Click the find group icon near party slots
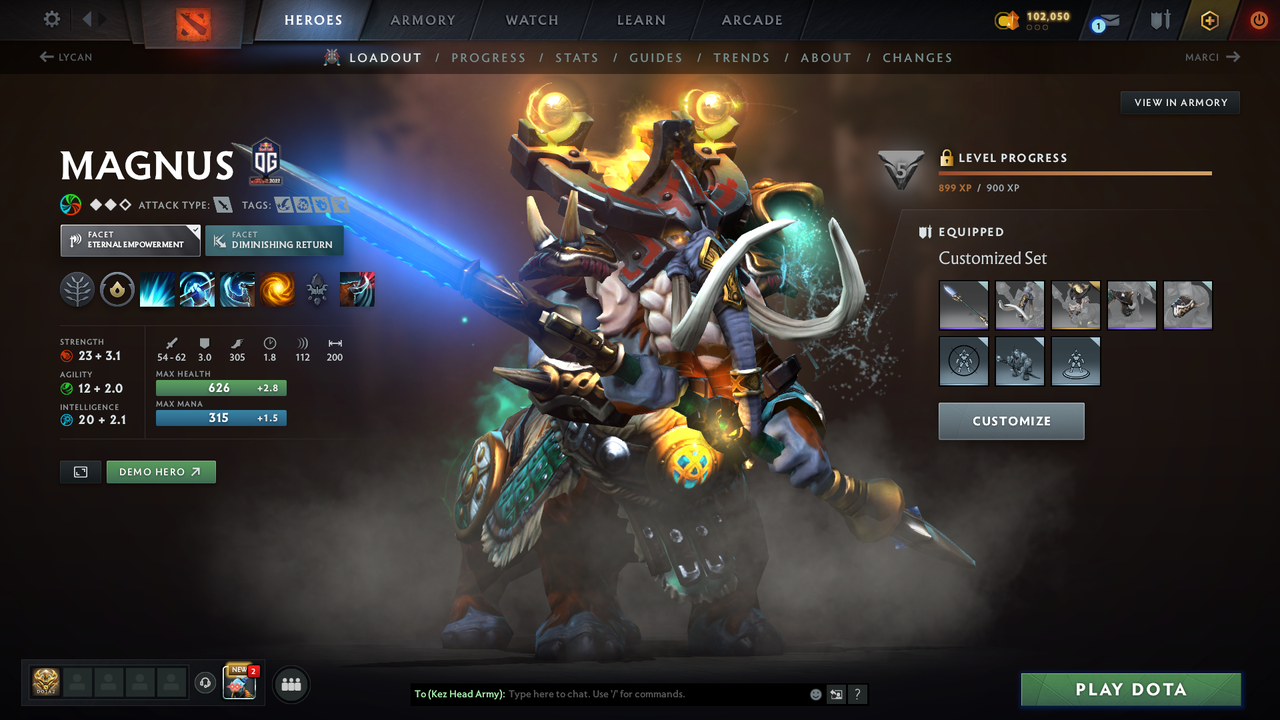1280x720 pixels. pyautogui.click(x=290, y=683)
